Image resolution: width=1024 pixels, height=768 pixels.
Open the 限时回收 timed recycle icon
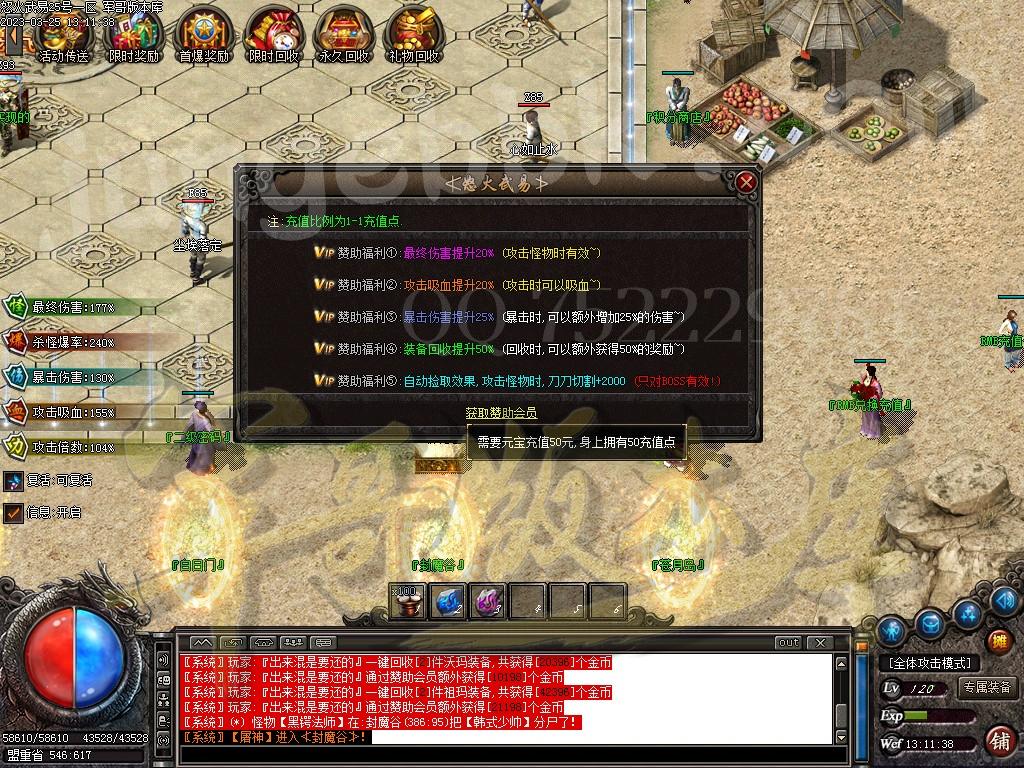pos(273,35)
